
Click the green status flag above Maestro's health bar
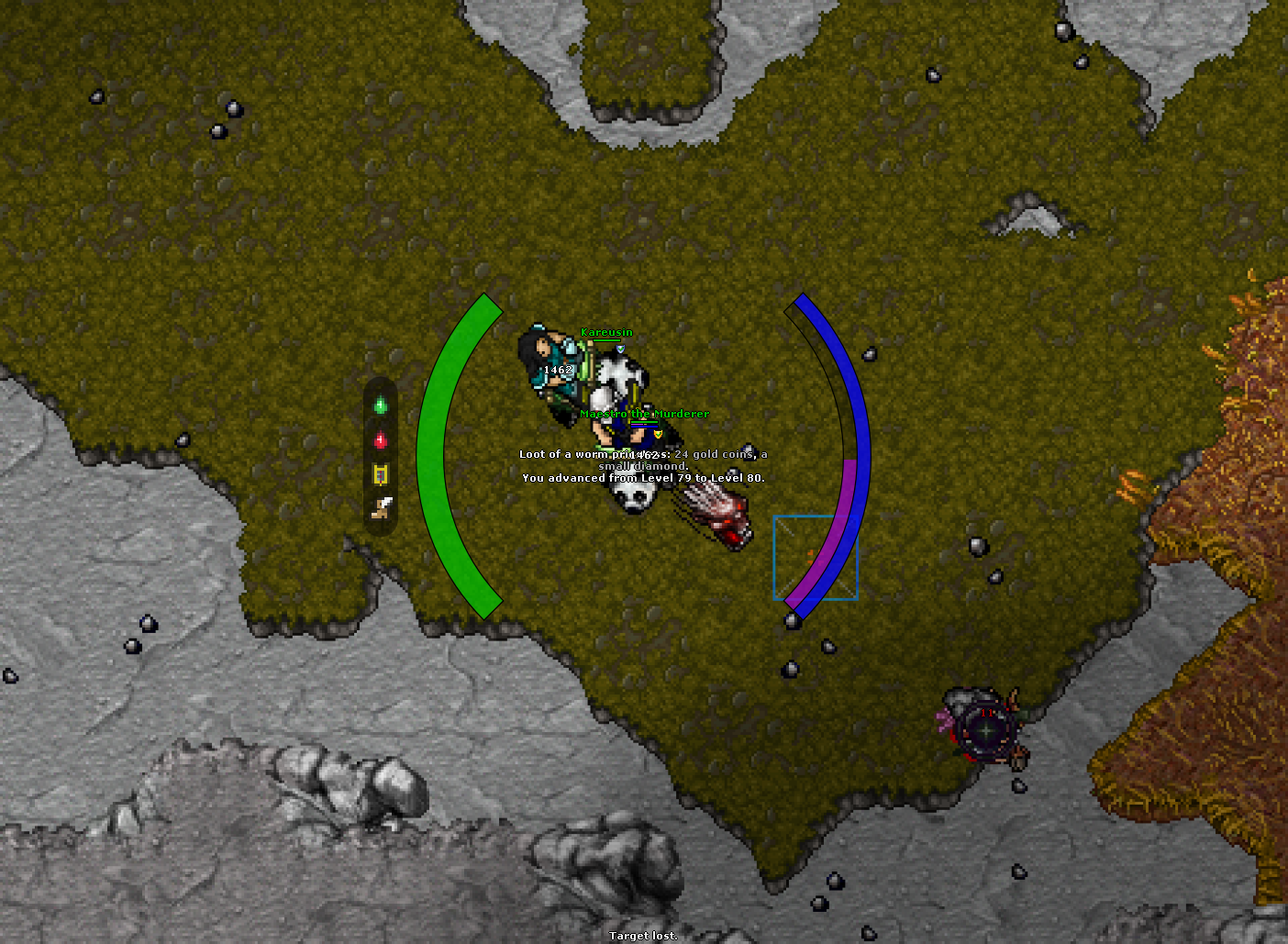(643, 420)
